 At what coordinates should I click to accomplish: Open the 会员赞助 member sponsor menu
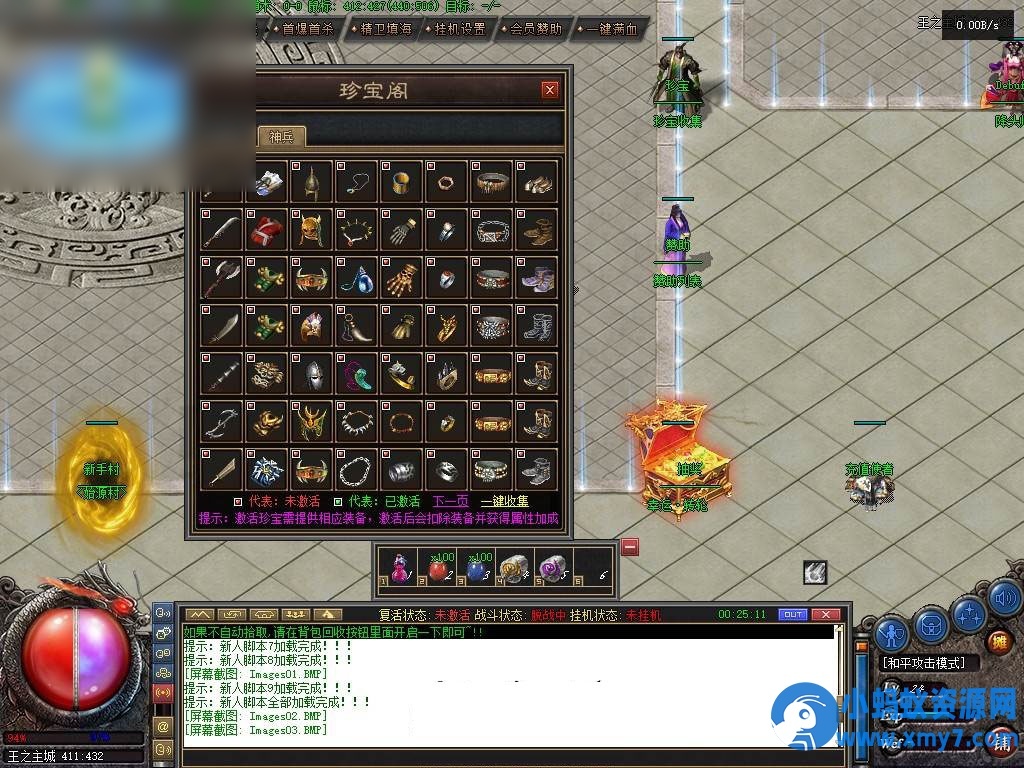click(531, 29)
